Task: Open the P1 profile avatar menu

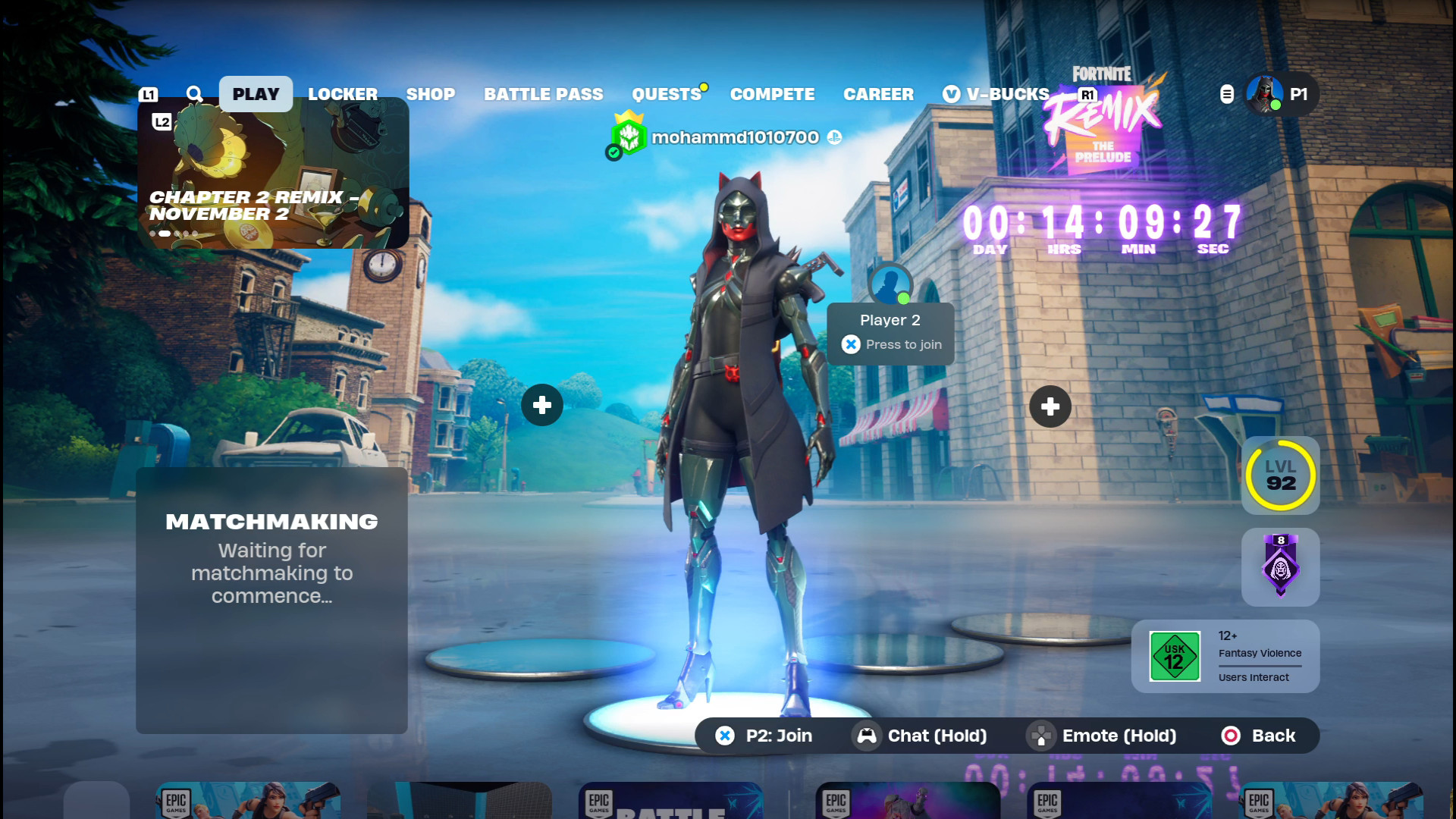Action: (x=1265, y=94)
